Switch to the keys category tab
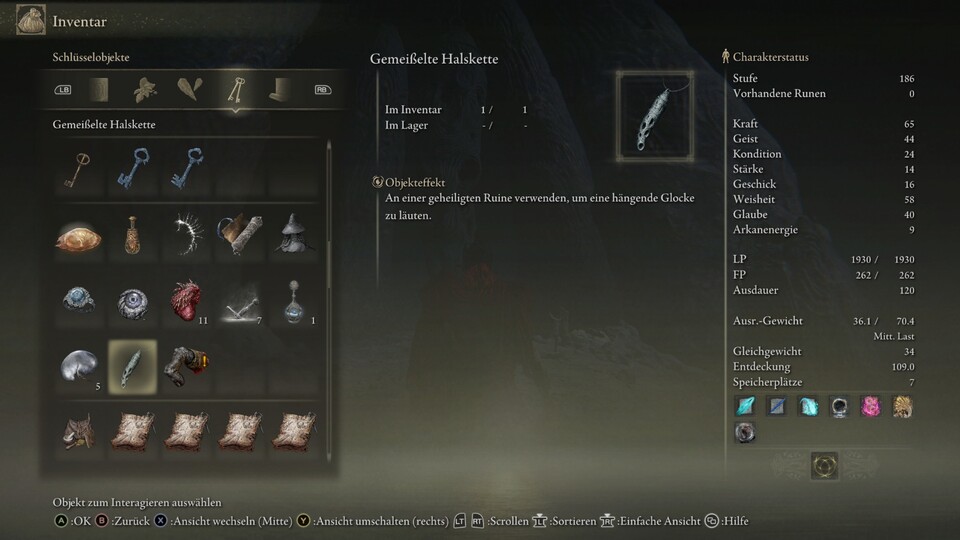 (x=236, y=90)
